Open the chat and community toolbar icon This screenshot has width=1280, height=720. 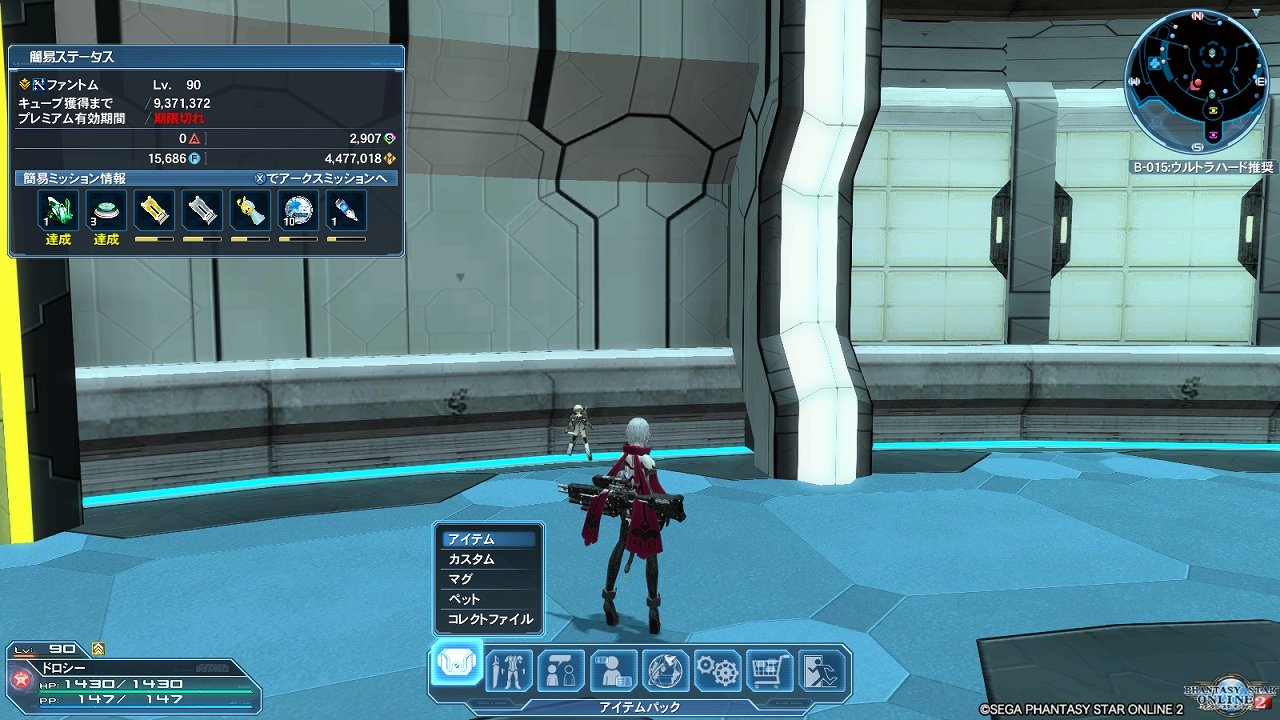pyautogui.click(x=561, y=669)
